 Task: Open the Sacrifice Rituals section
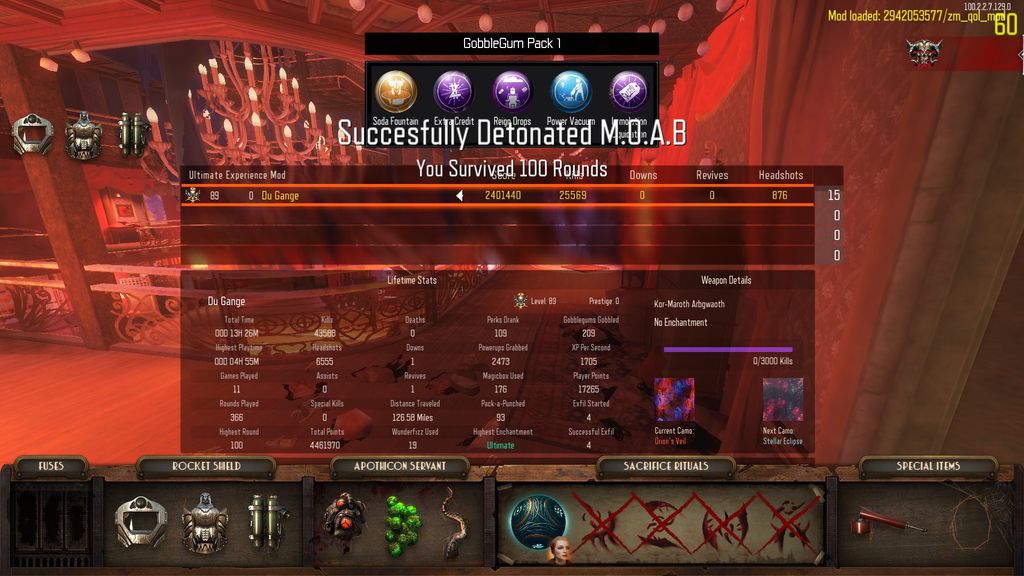pyautogui.click(x=665, y=466)
